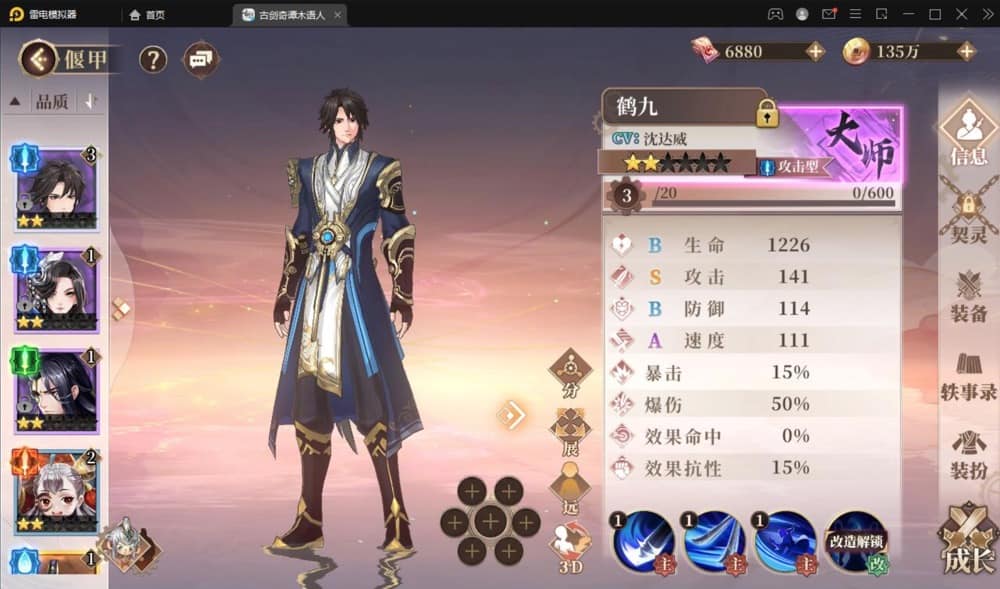The image size is (1000, 589).
Task: Open the 品质 sort dropdown
Action: point(52,101)
